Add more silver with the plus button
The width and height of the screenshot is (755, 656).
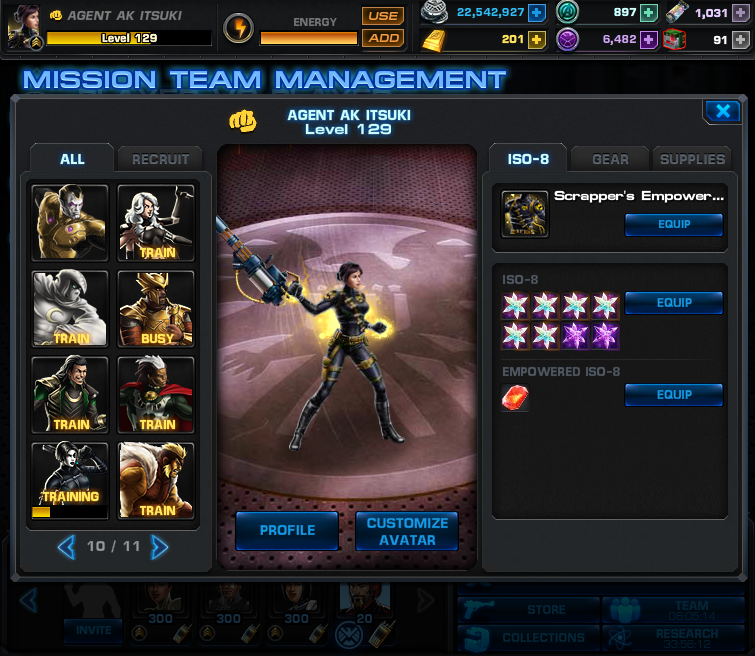point(537,13)
